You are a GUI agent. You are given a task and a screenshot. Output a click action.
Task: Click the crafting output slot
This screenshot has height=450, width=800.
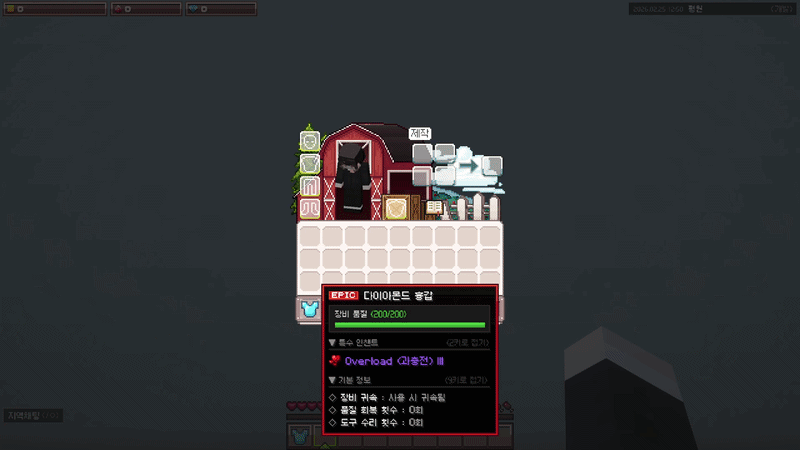tap(491, 165)
